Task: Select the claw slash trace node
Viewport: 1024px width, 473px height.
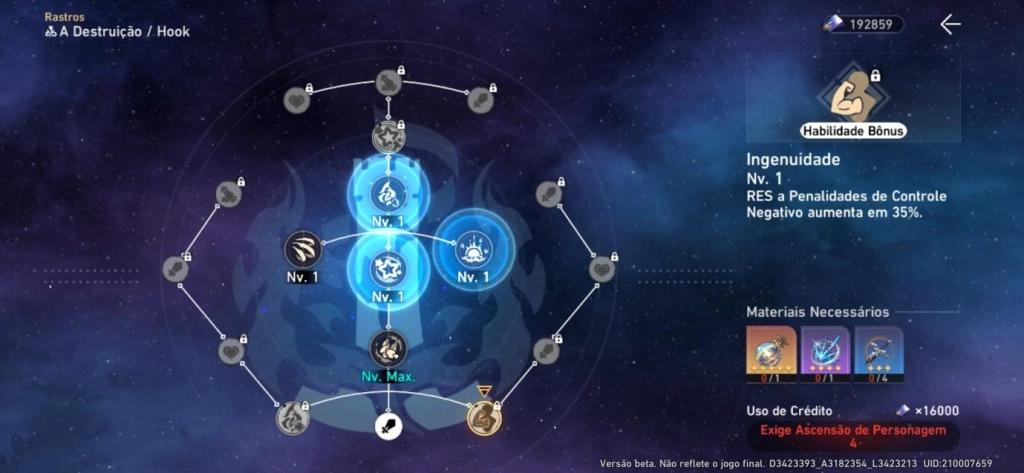Action: (x=302, y=250)
